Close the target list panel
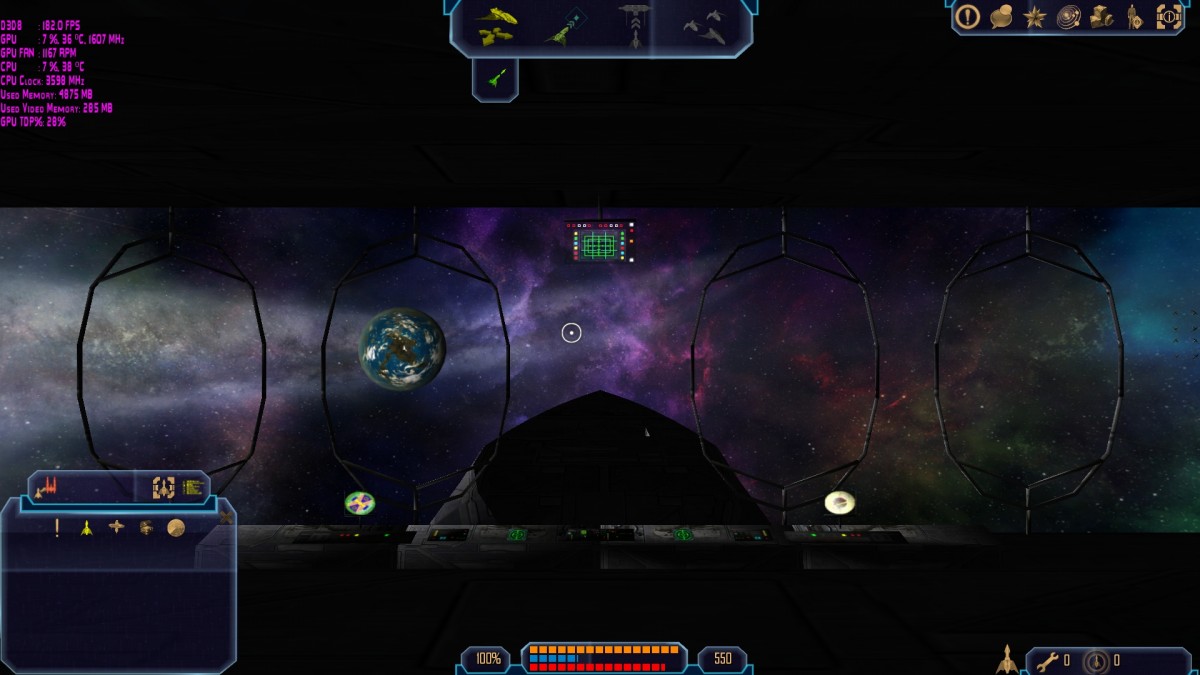The image size is (1200, 675). (x=226, y=517)
